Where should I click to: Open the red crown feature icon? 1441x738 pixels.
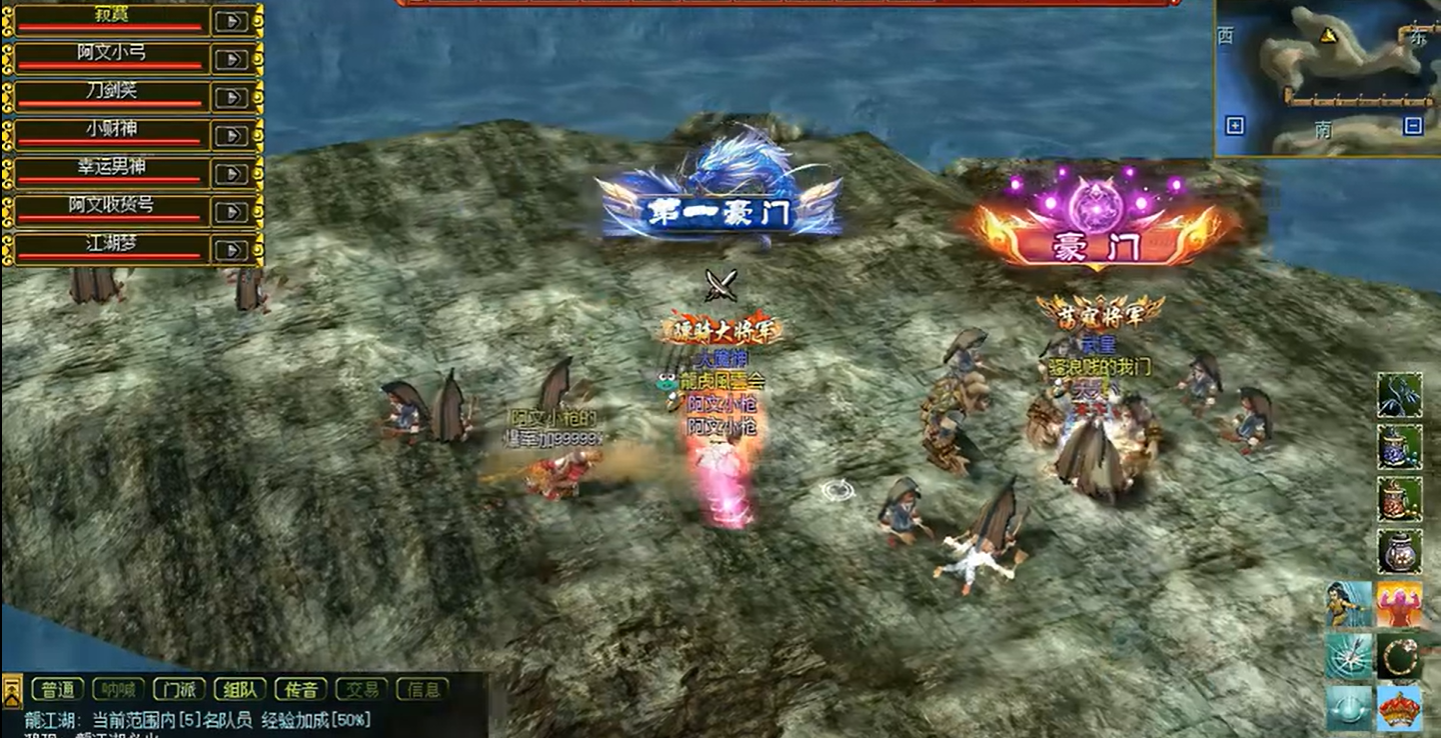[1398, 706]
